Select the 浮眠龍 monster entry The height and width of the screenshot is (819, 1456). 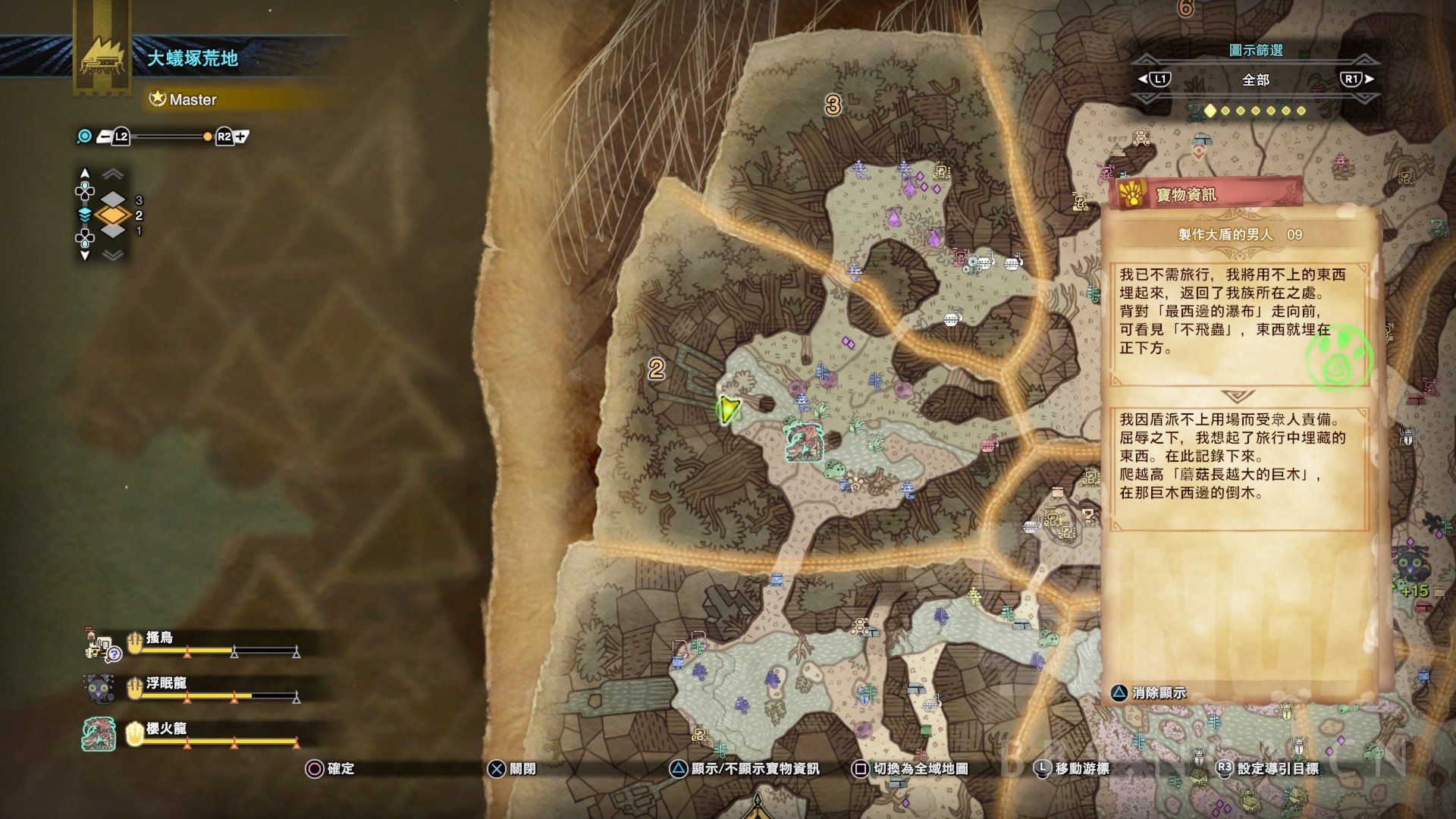166,684
